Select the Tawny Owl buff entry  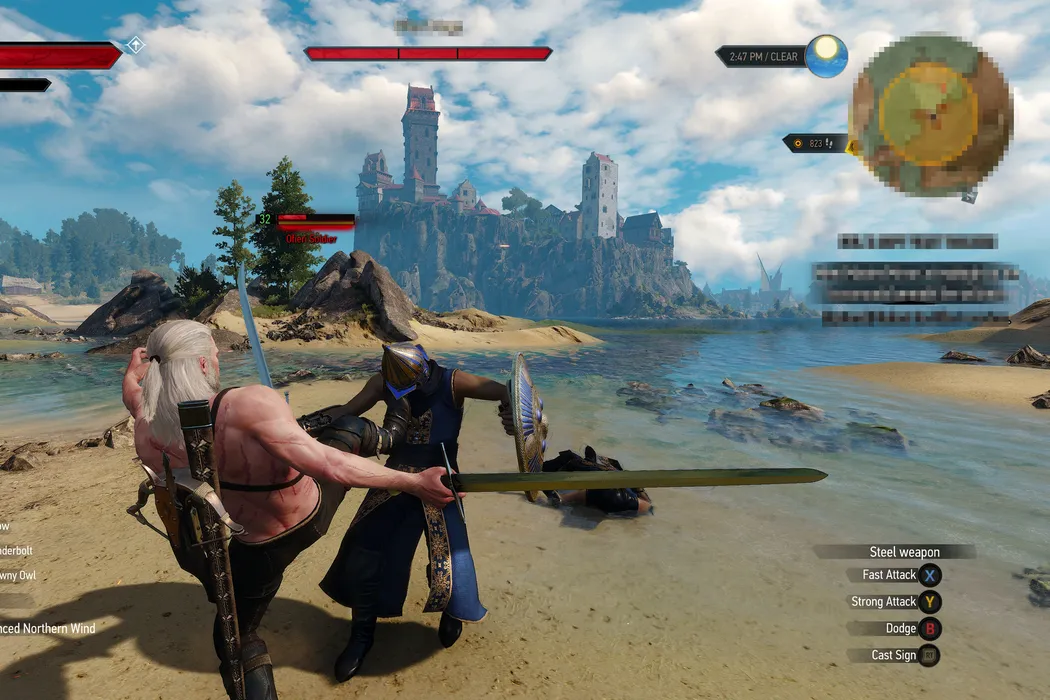tap(18, 575)
